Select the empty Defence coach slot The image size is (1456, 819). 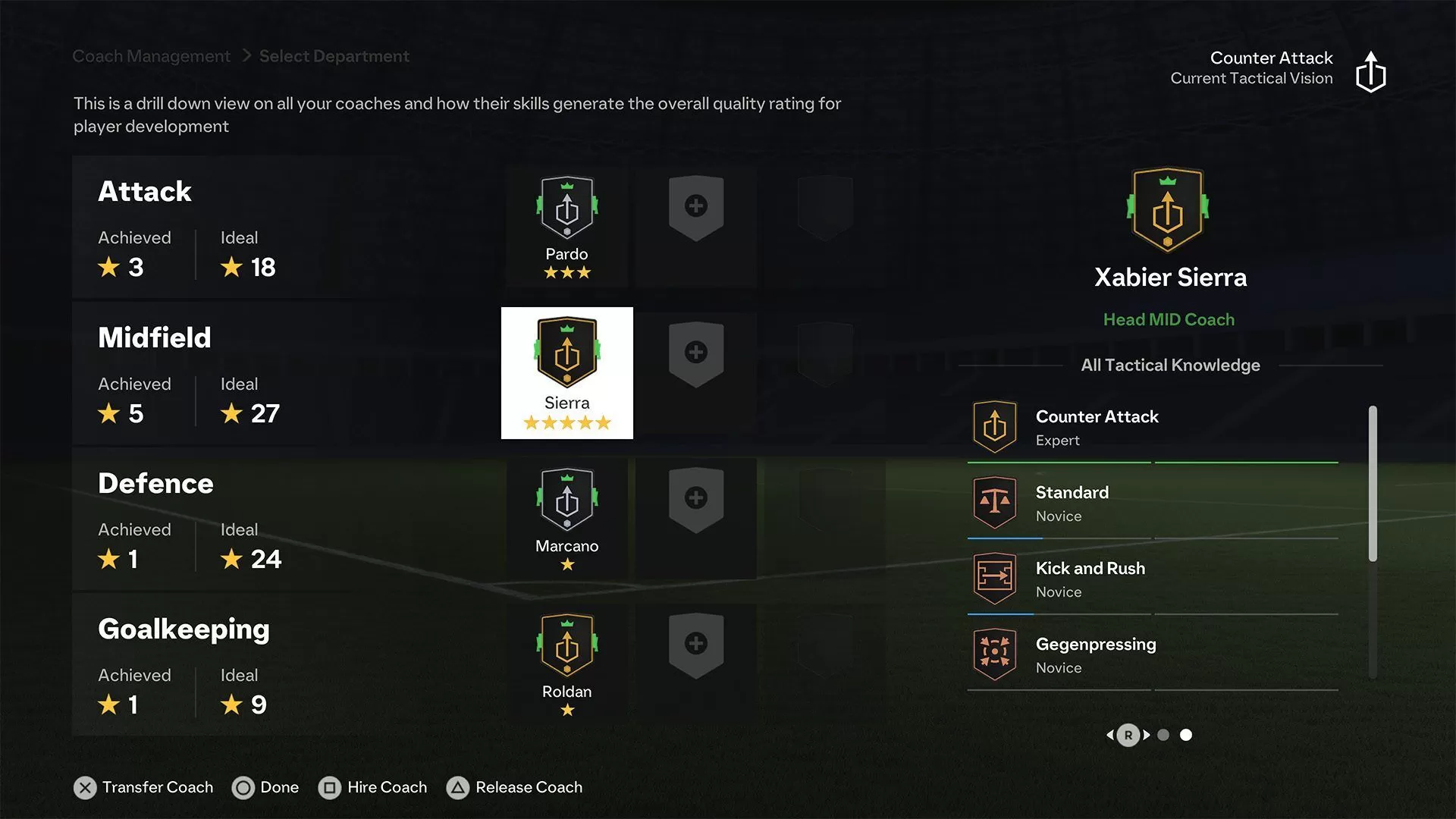click(696, 497)
